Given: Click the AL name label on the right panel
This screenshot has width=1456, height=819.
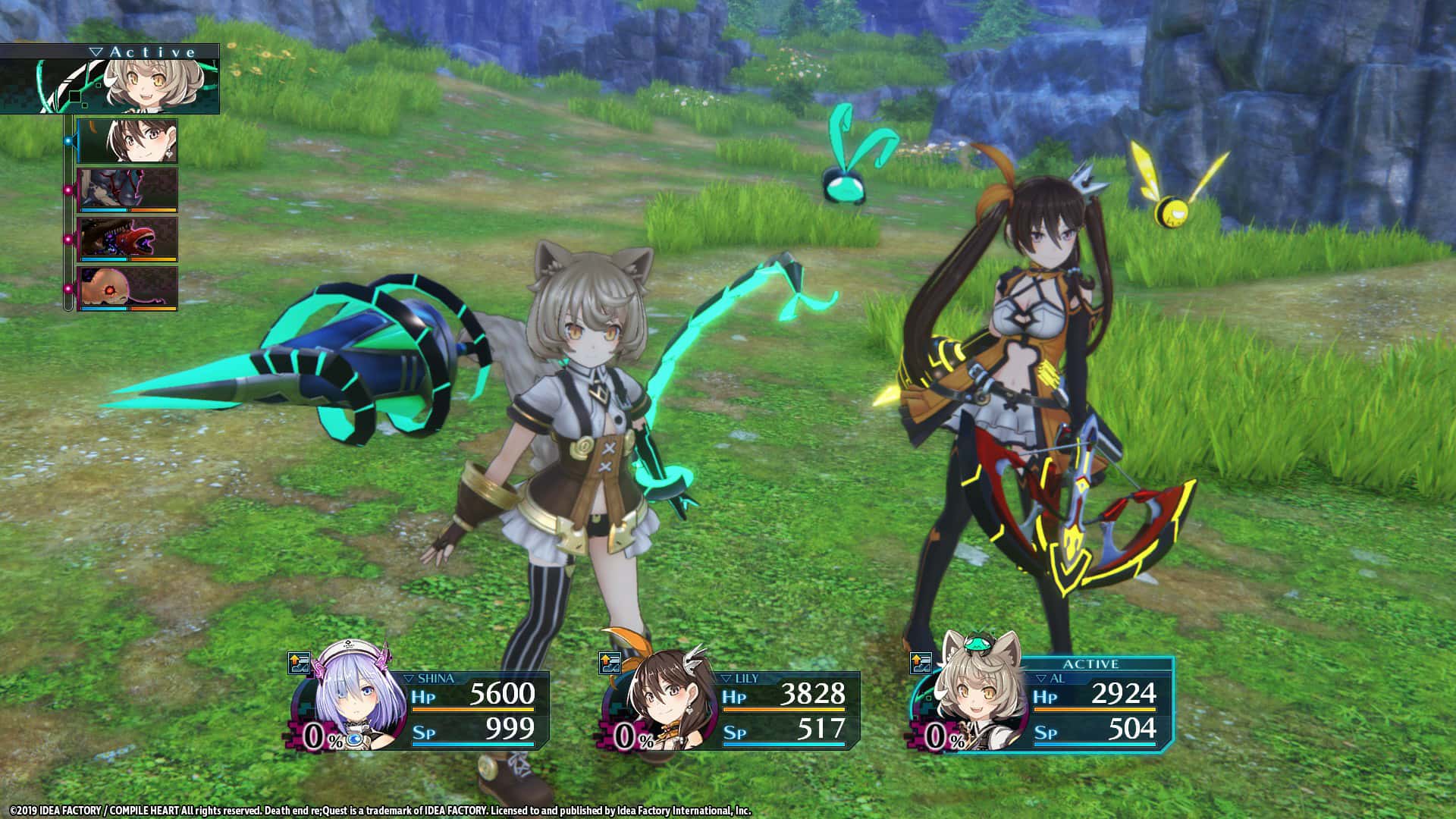Looking at the screenshot, I should tap(1059, 678).
